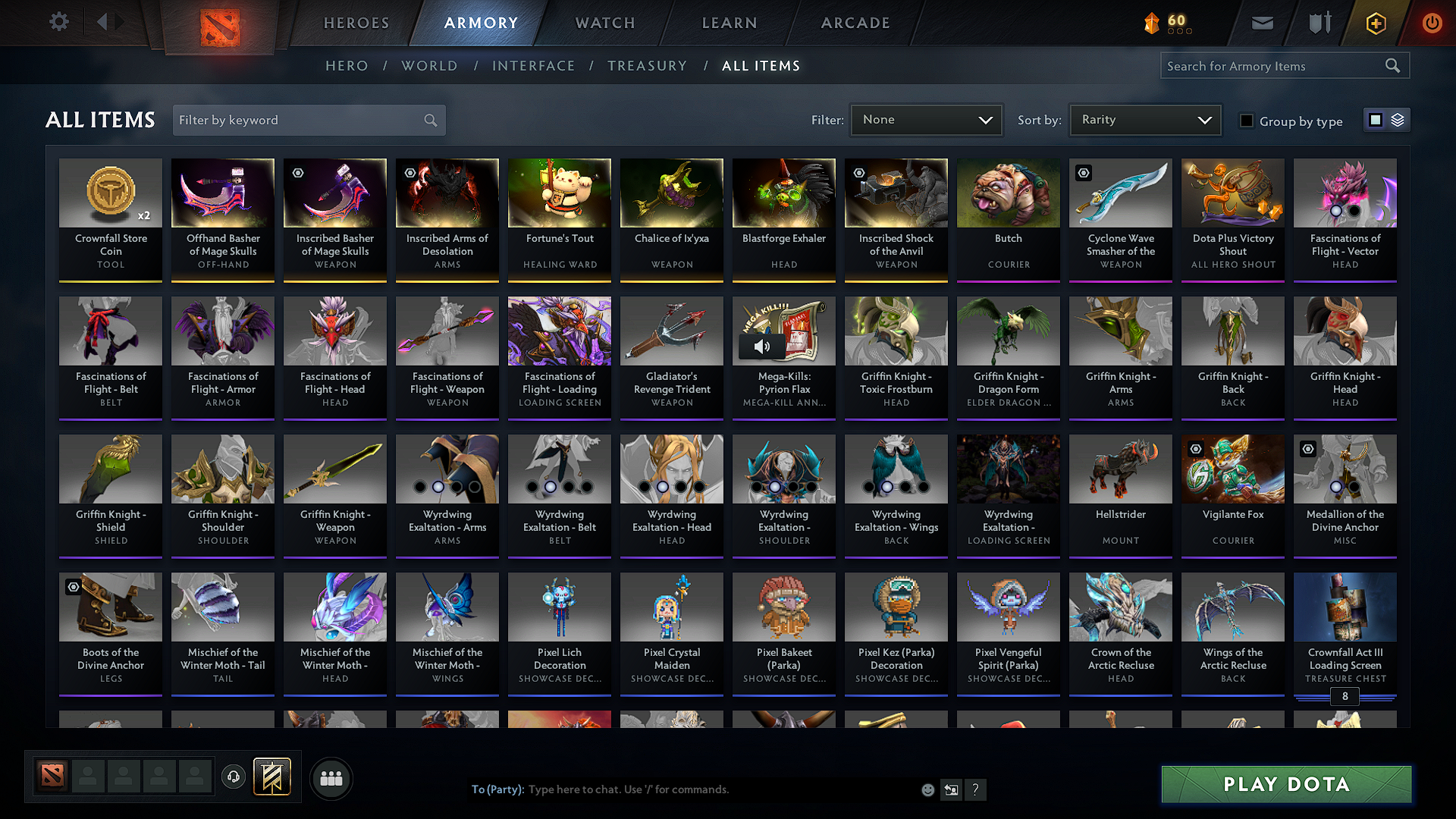Image resolution: width=1456 pixels, height=819 pixels.
Task: Open the layered items view toggle
Action: pyautogui.click(x=1398, y=120)
